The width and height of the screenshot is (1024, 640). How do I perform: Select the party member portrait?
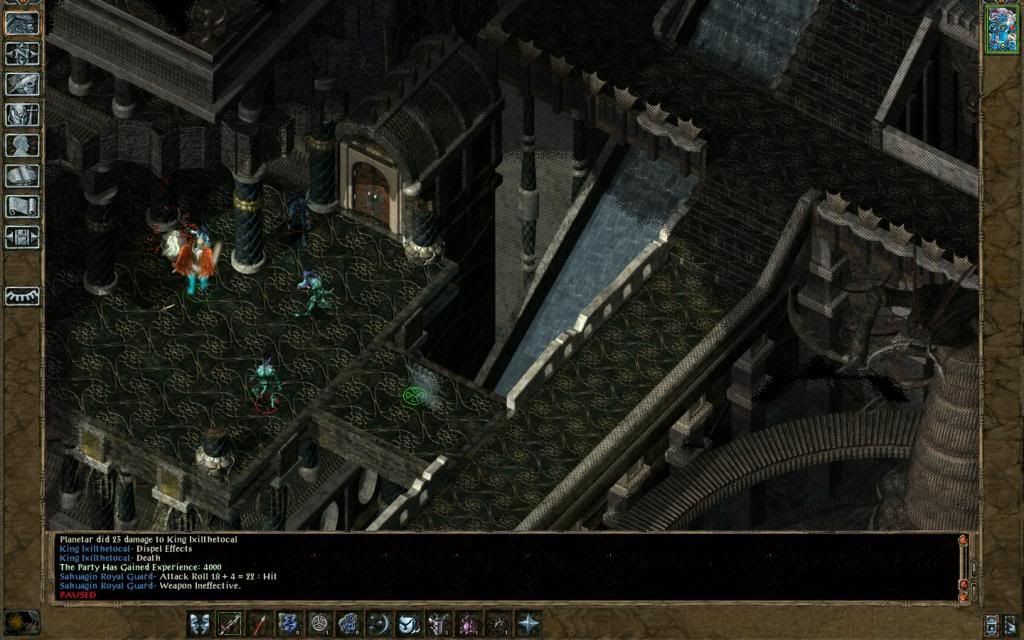[x=1001, y=27]
